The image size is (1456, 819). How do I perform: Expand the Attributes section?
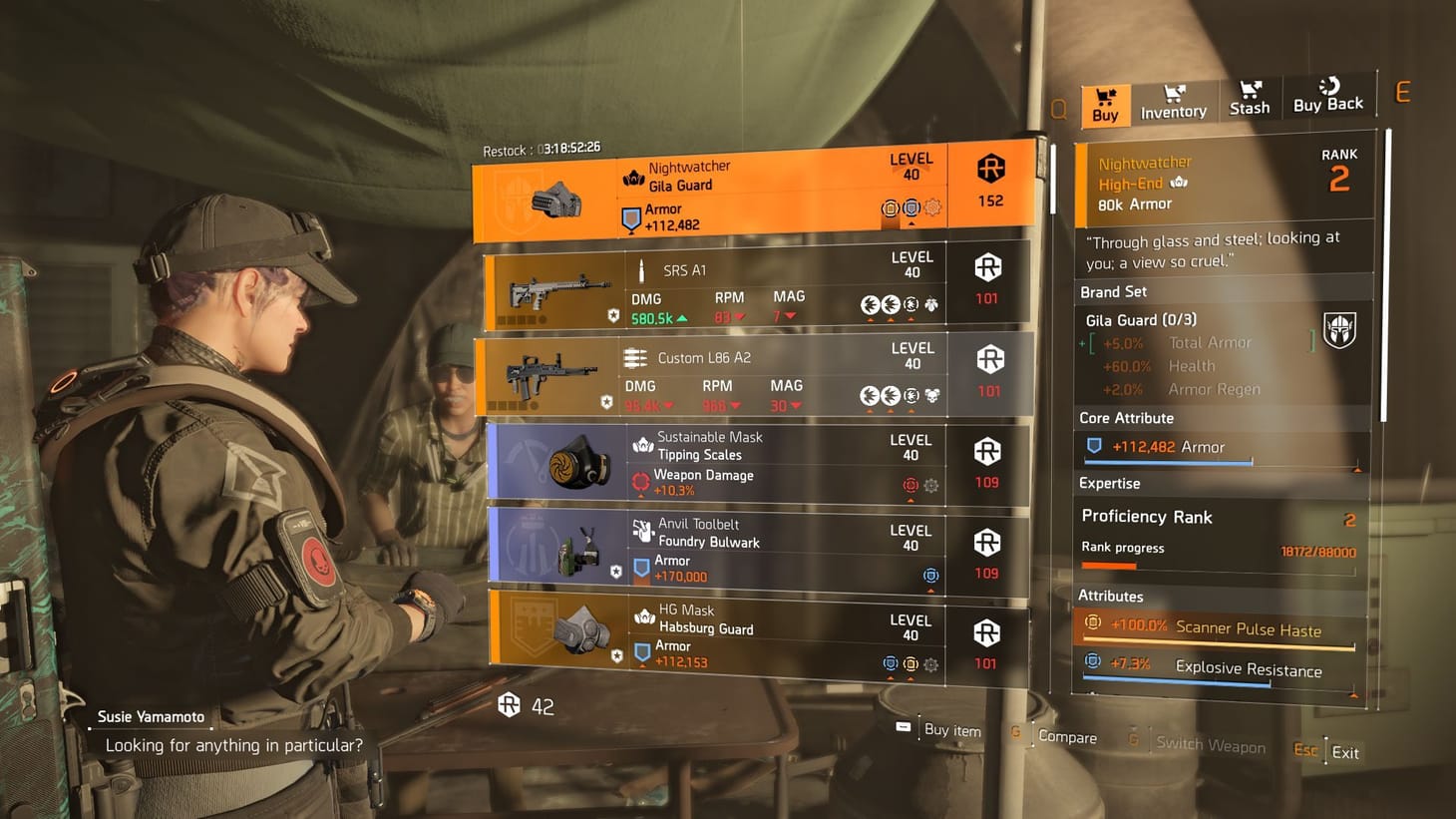coord(1112,596)
